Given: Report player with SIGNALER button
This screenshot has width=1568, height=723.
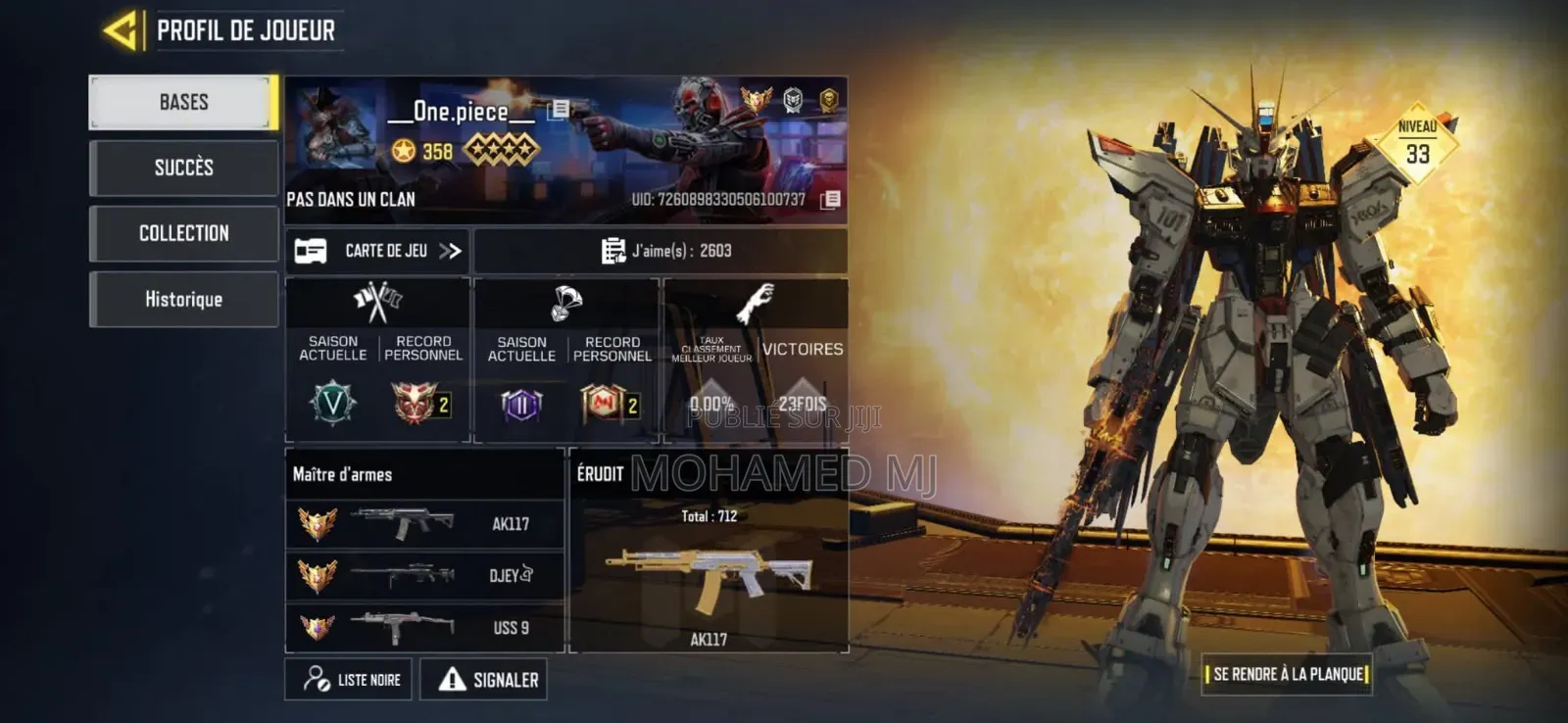Looking at the screenshot, I should [484, 679].
